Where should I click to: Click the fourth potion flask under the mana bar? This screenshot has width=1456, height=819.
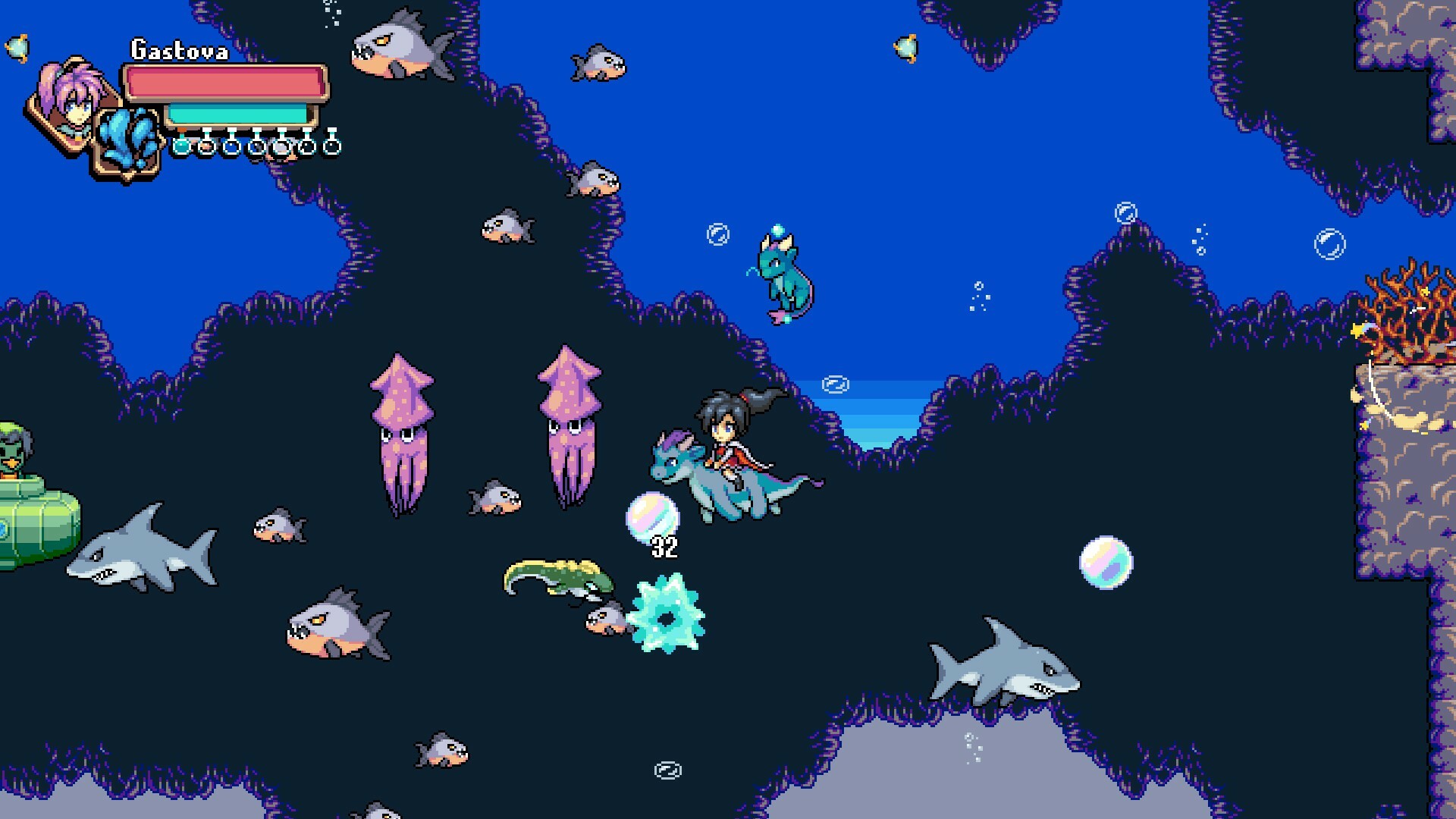coord(256,146)
